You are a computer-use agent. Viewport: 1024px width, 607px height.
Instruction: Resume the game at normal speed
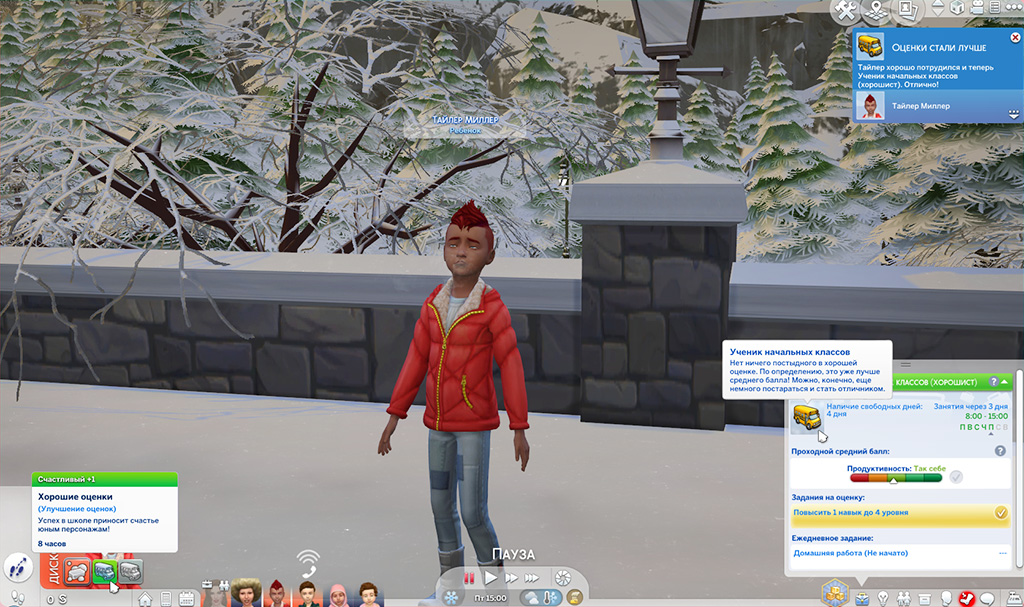tap(490, 578)
